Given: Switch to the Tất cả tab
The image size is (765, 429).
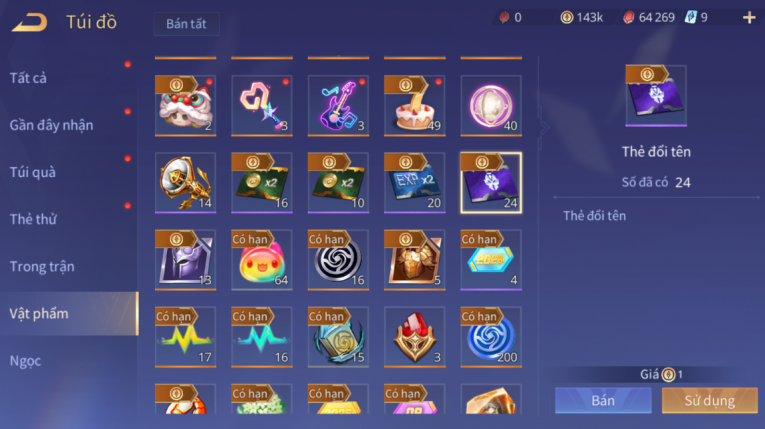Looking at the screenshot, I should 30,78.
